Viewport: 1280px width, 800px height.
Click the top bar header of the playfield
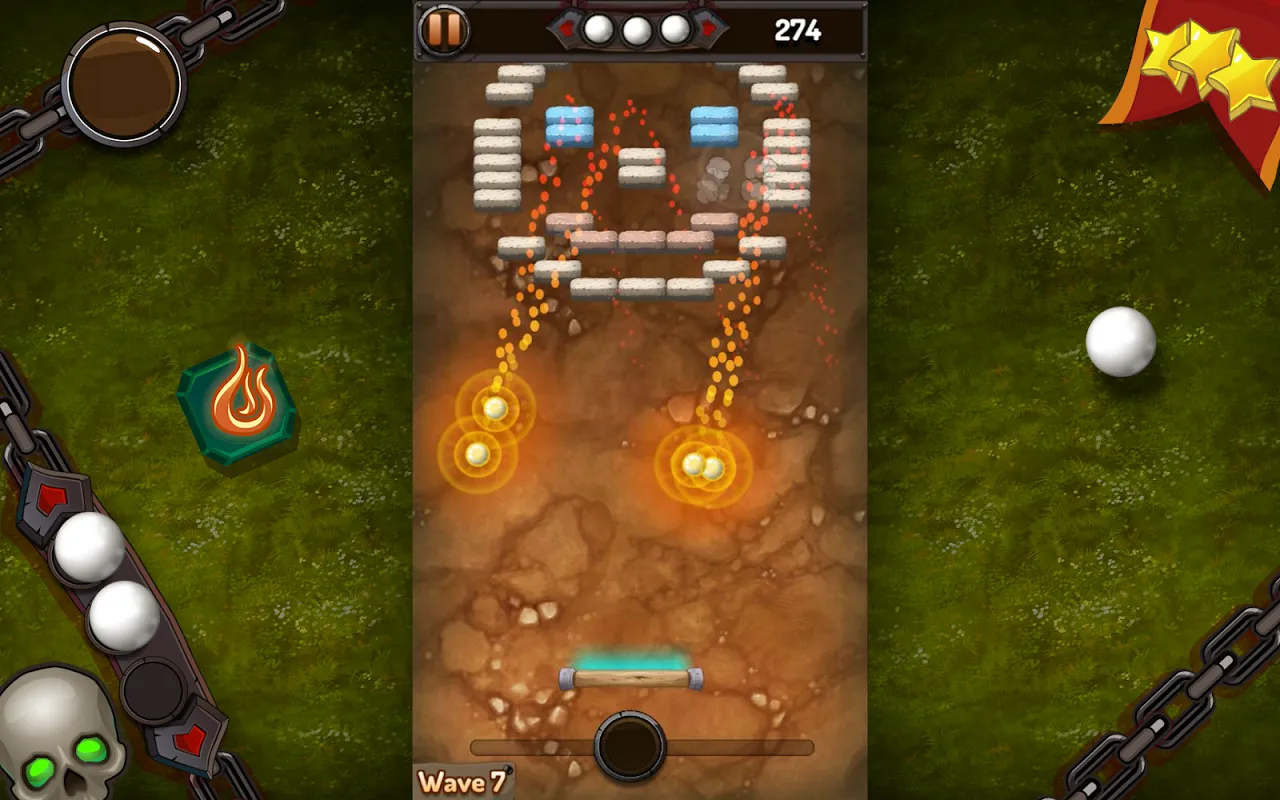tap(640, 29)
